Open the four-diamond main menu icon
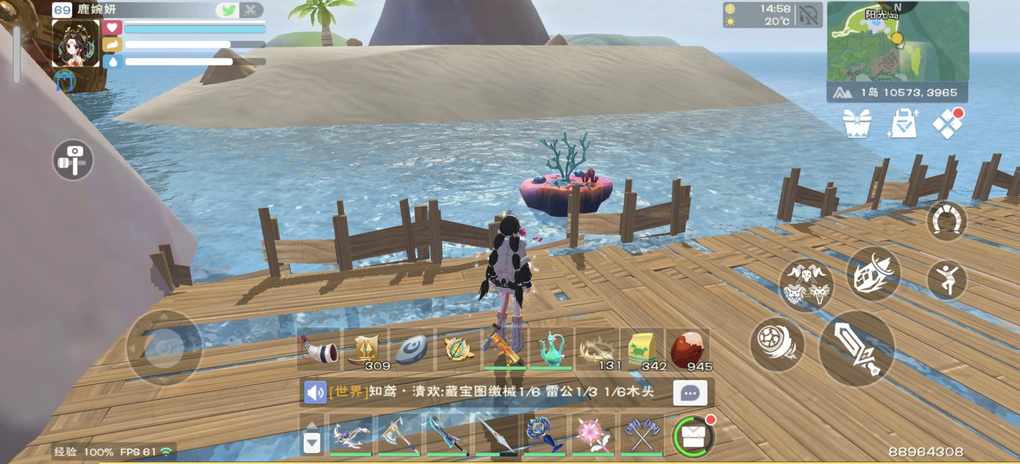The image size is (1020, 464). click(947, 123)
